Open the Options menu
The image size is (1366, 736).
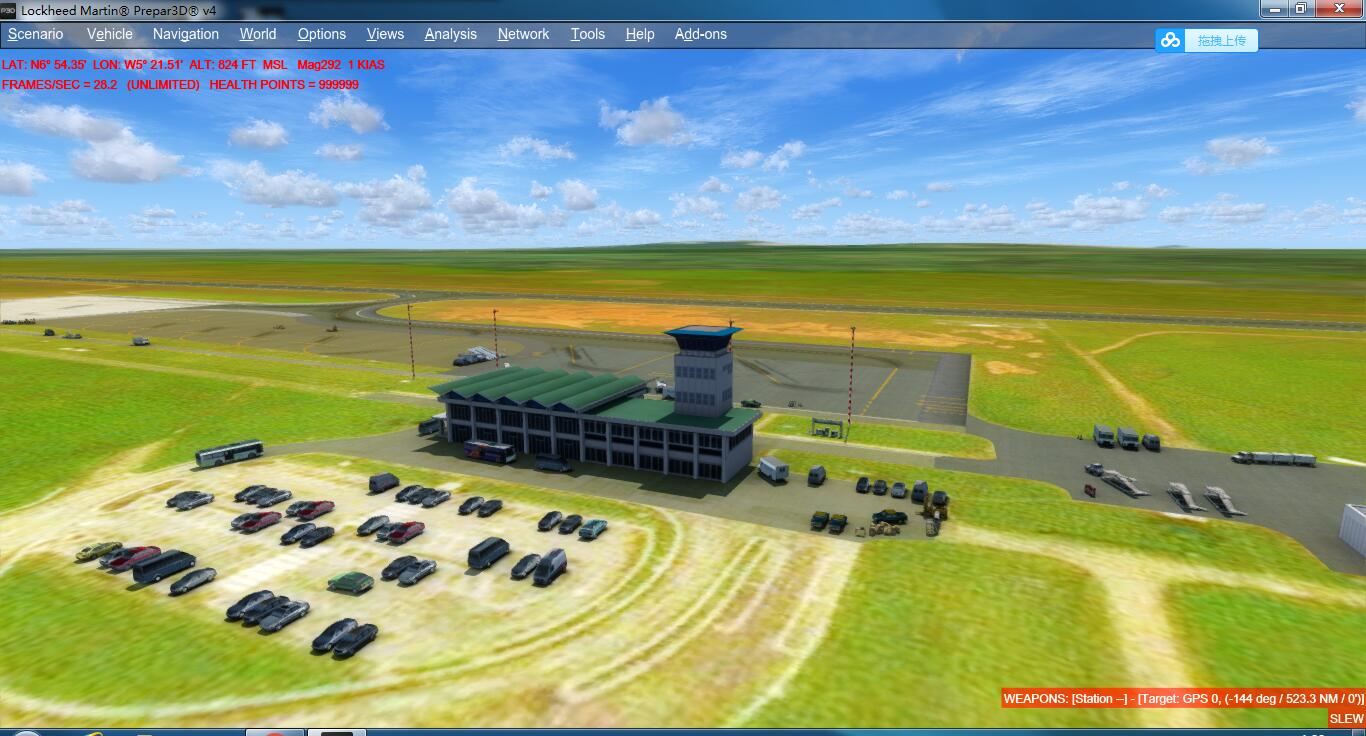321,33
